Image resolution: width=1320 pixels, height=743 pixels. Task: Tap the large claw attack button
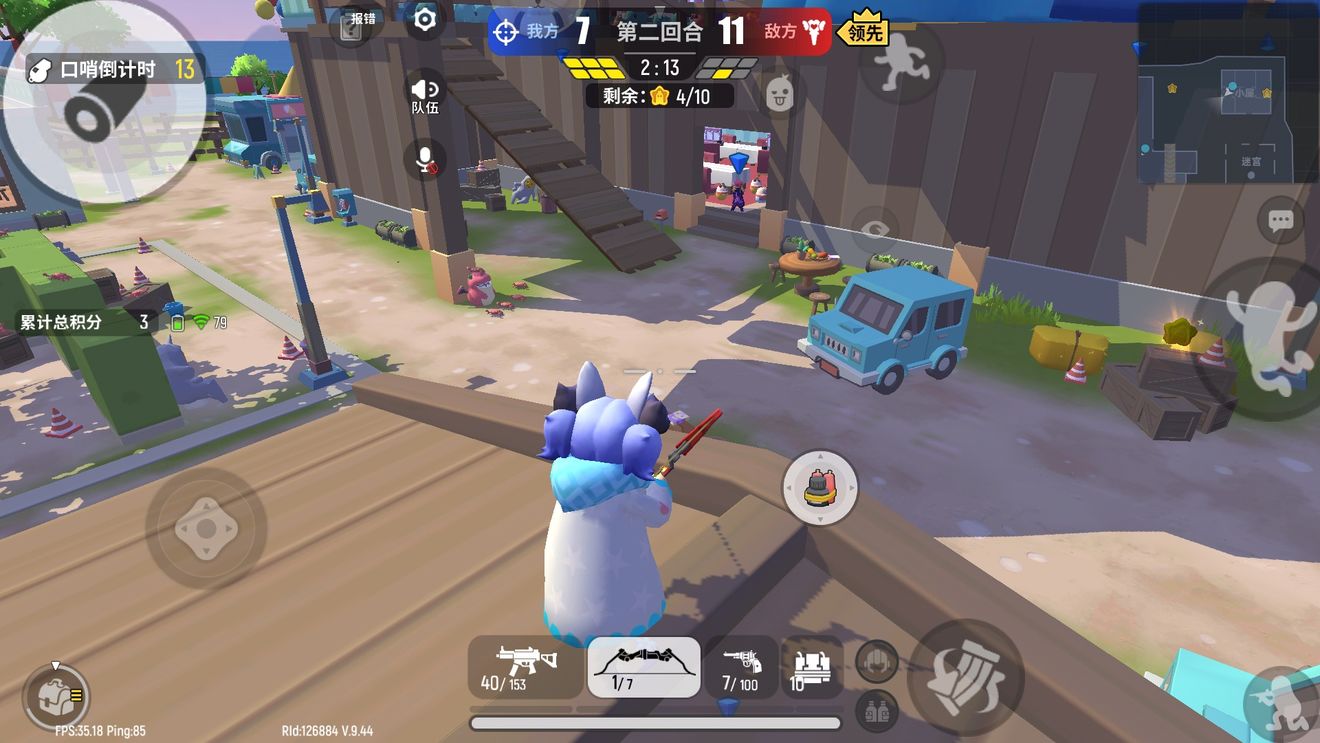click(965, 678)
